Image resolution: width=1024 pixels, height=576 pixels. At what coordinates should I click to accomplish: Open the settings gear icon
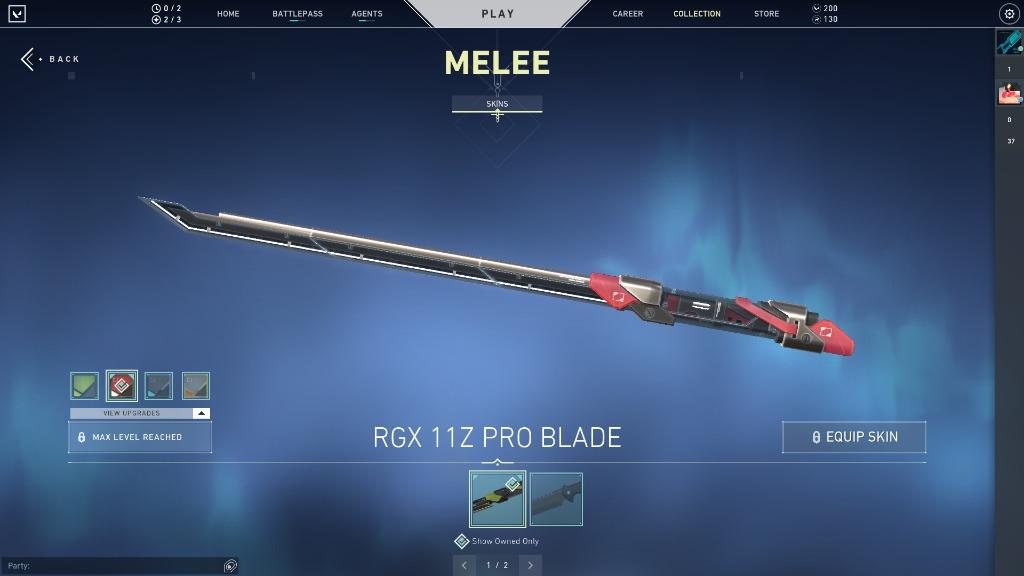(1008, 14)
